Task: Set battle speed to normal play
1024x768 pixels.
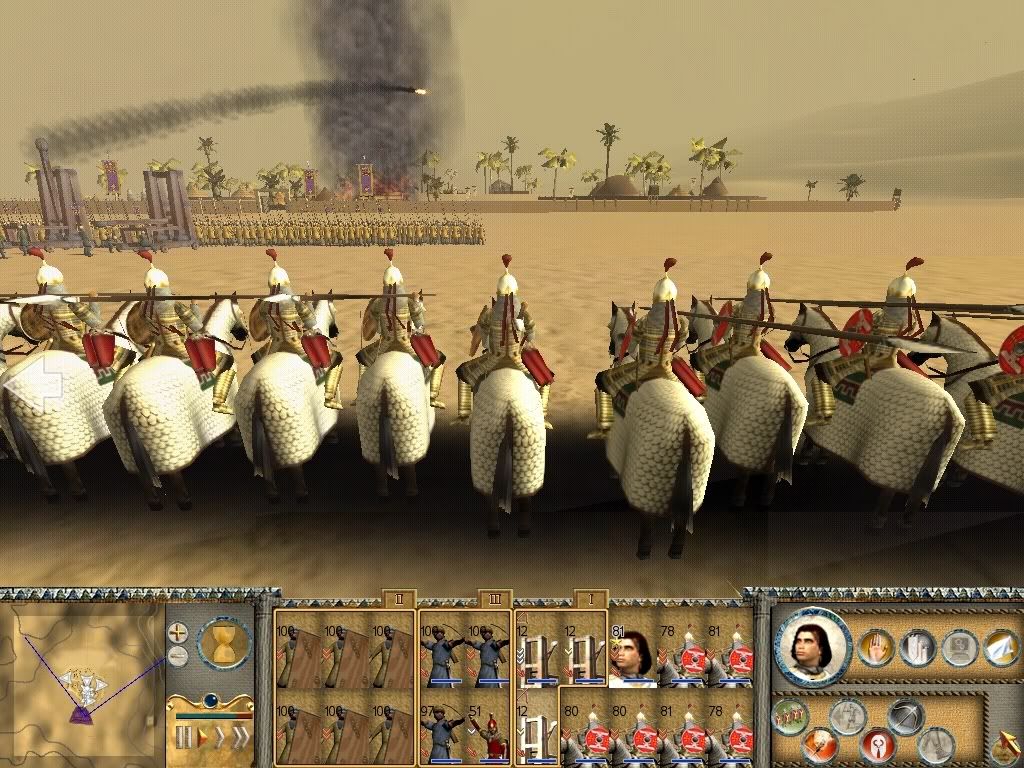Action: coord(204,739)
